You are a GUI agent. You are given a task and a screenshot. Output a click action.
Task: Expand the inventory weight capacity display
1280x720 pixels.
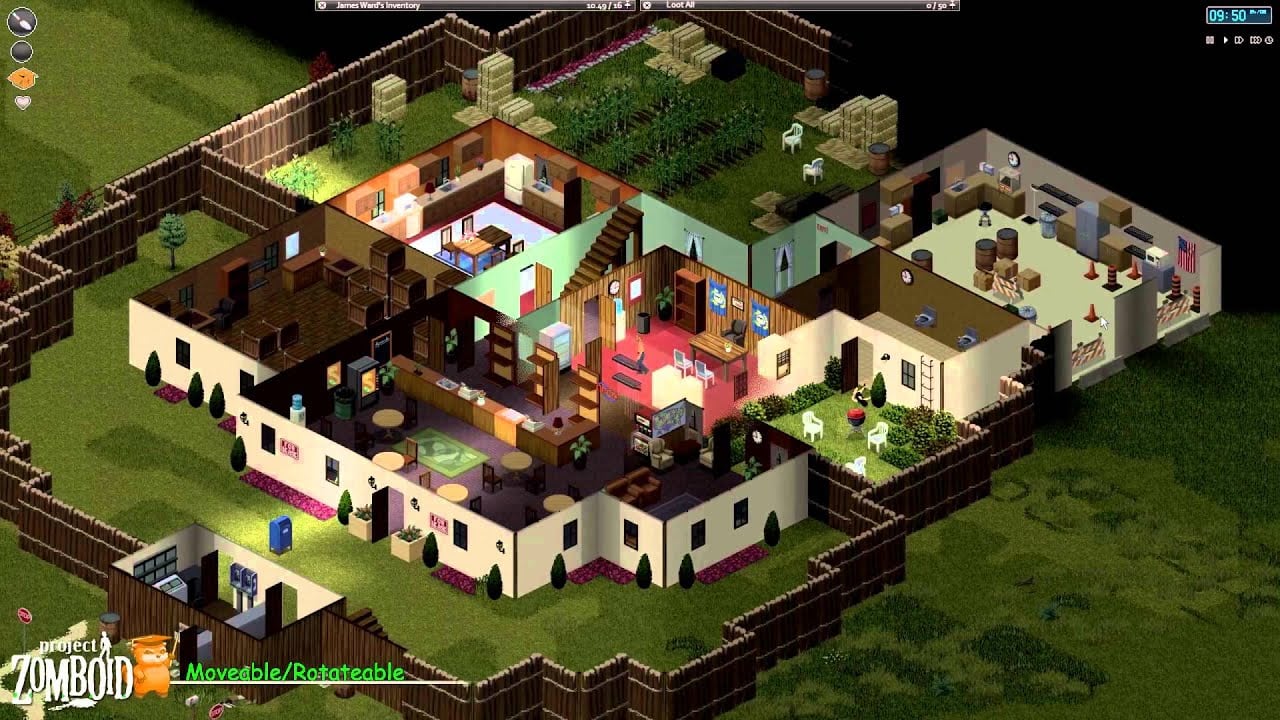[628, 5]
